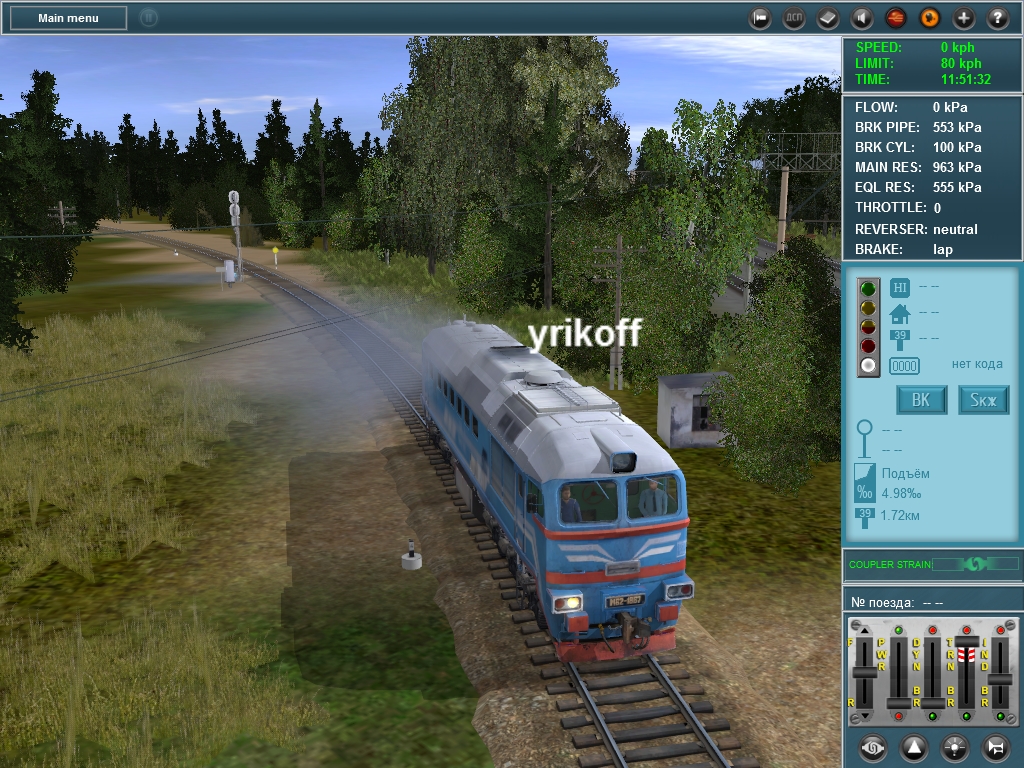Sound the horn with the horn button
Screen dimensions: 1024x768
pyautogui.click(x=996, y=747)
